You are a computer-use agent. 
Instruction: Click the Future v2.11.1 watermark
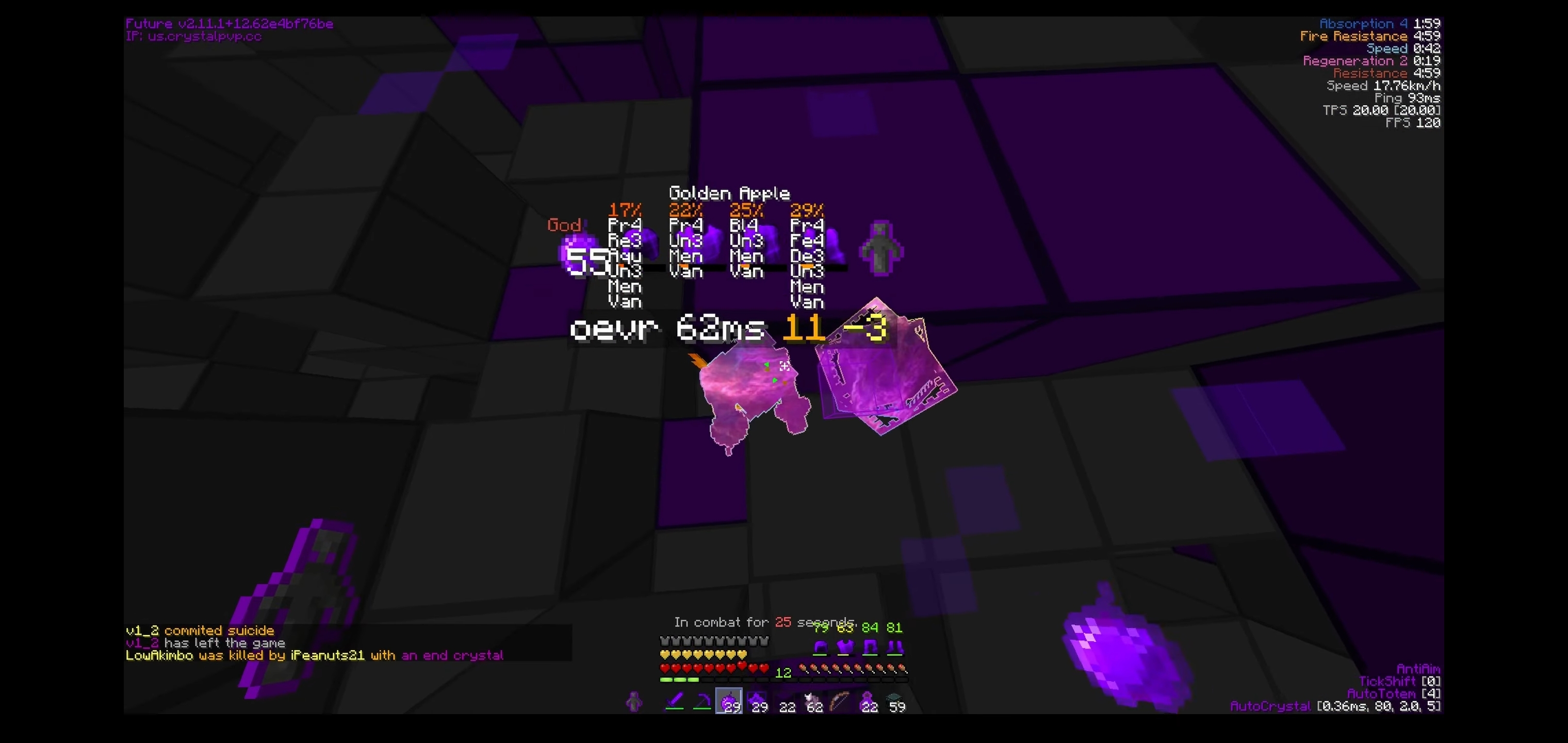point(228,24)
